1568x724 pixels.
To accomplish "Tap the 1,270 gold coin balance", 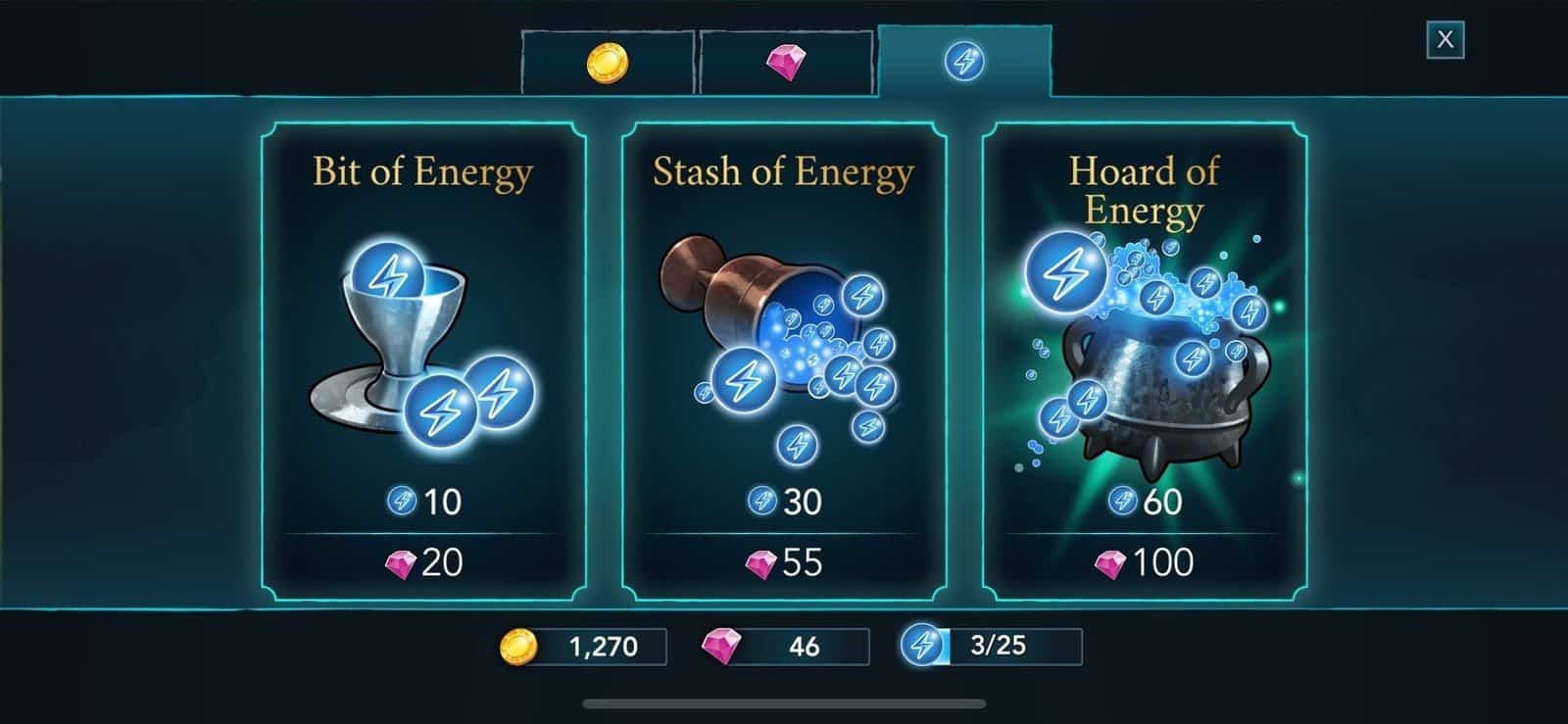I will [x=584, y=647].
